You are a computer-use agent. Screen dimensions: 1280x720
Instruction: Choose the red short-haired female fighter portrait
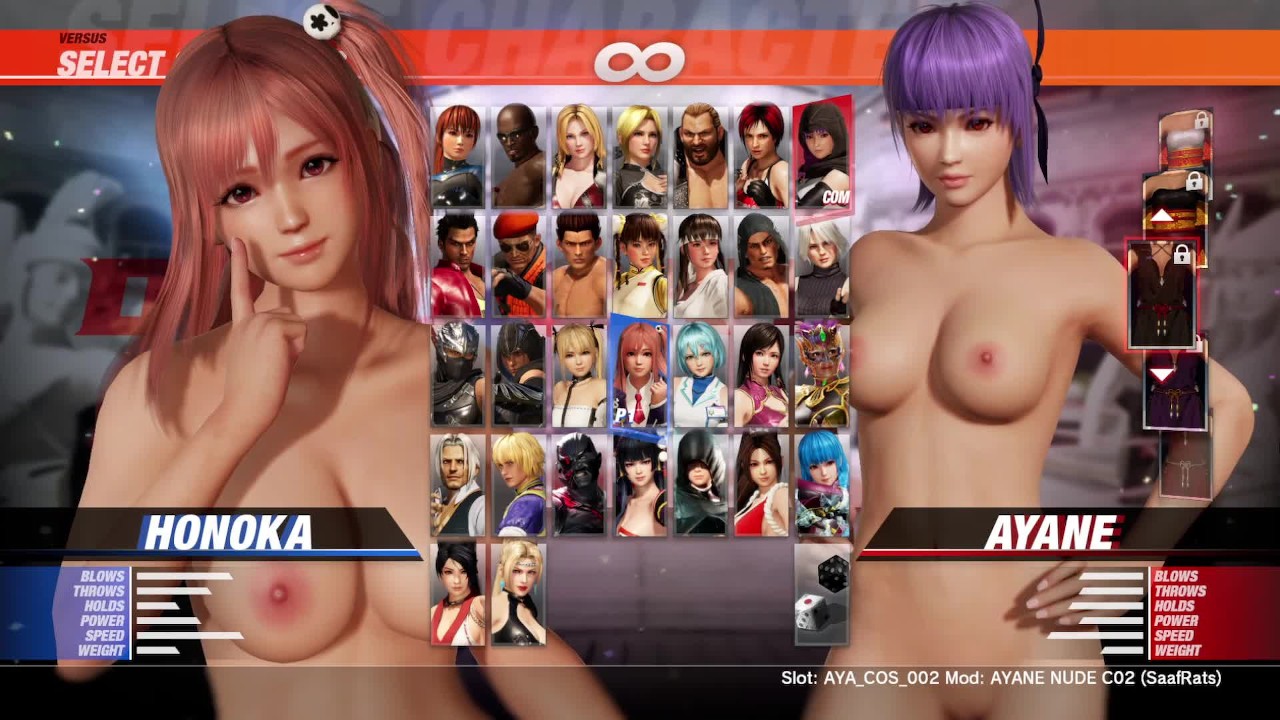click(x=761, y=156)
